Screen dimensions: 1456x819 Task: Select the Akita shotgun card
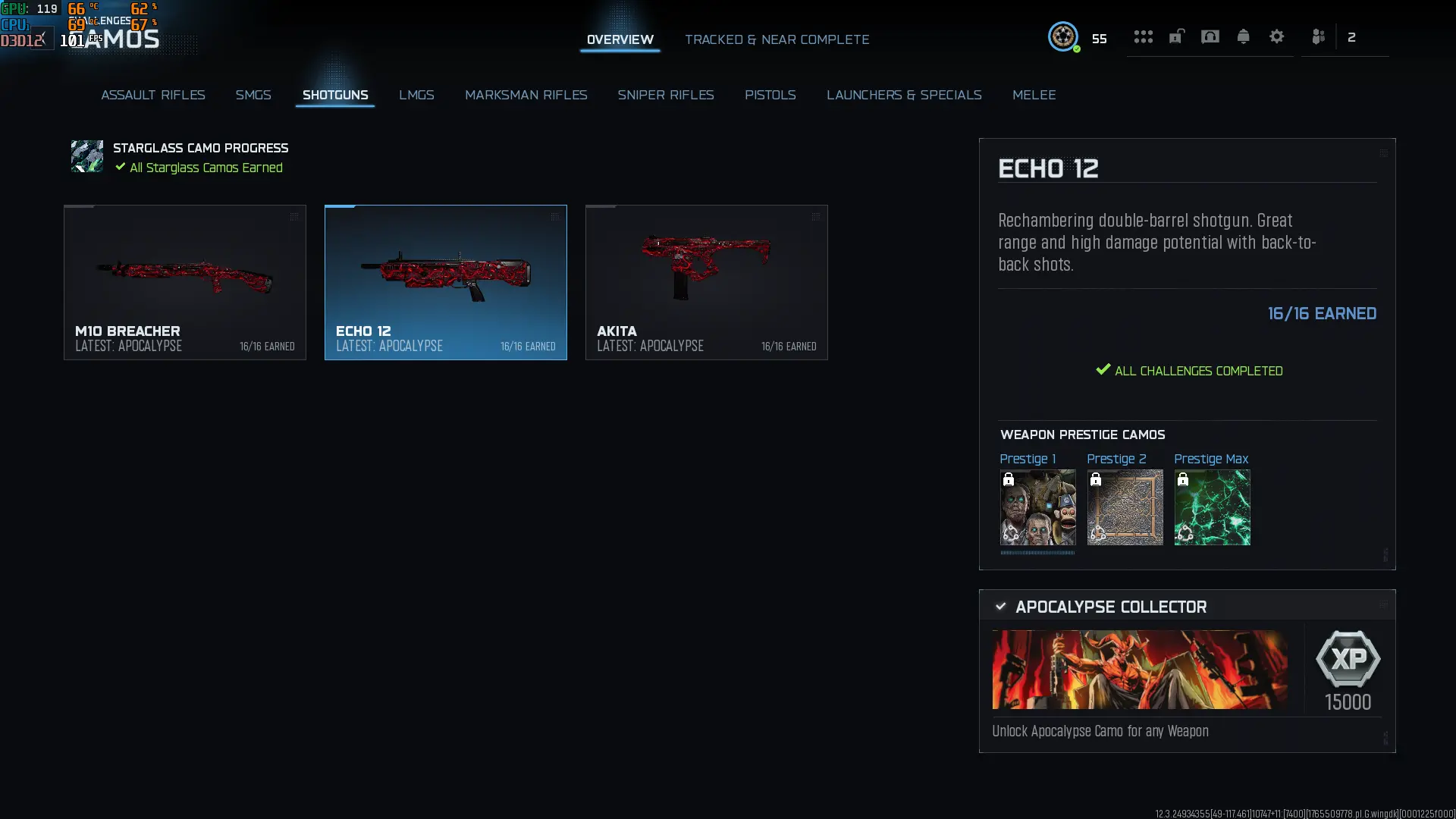pyautogui.click(x=706, y=282)
